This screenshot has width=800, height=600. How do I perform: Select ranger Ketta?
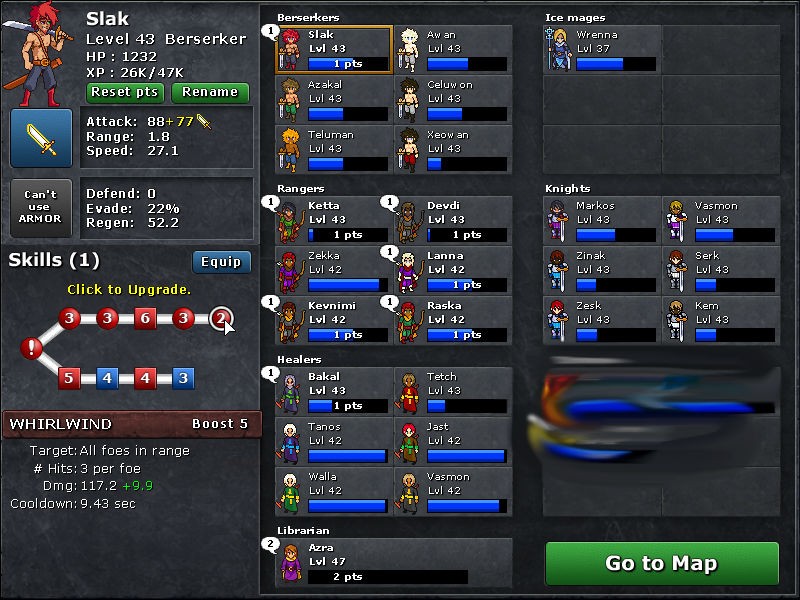pos(334,220)
